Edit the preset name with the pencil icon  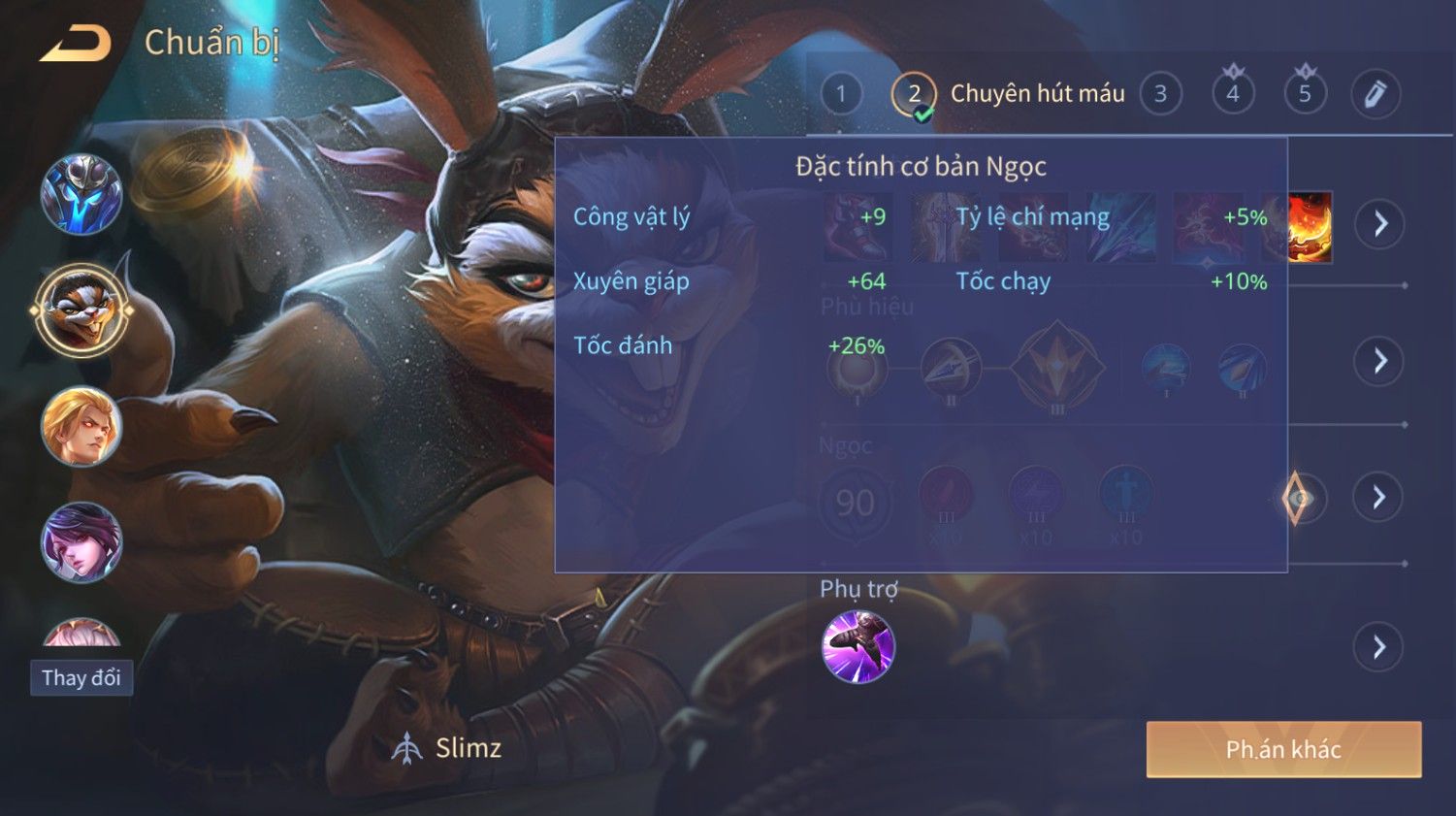(1375, 94)
